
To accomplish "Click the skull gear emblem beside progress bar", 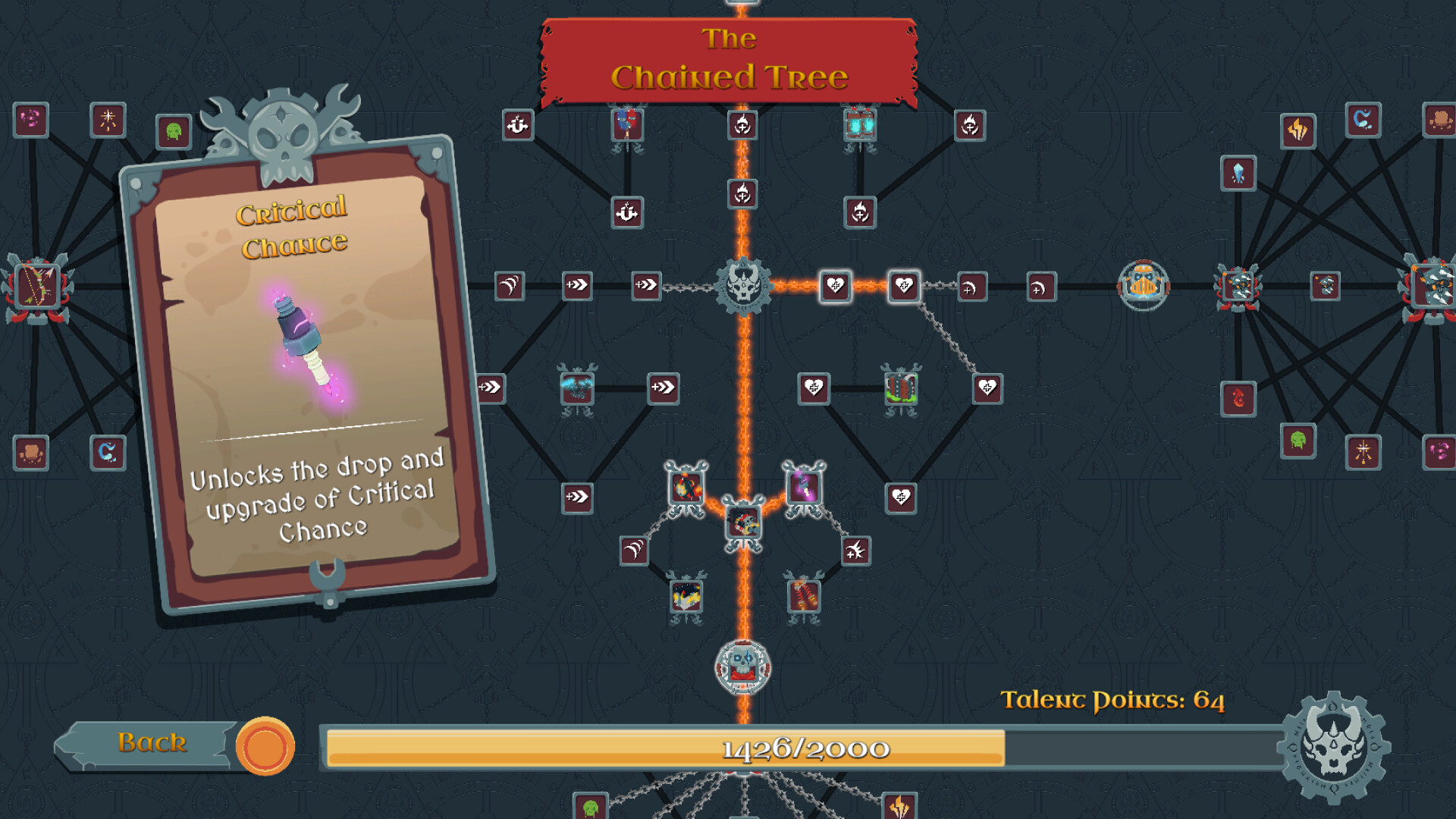I will (1333, 748).
